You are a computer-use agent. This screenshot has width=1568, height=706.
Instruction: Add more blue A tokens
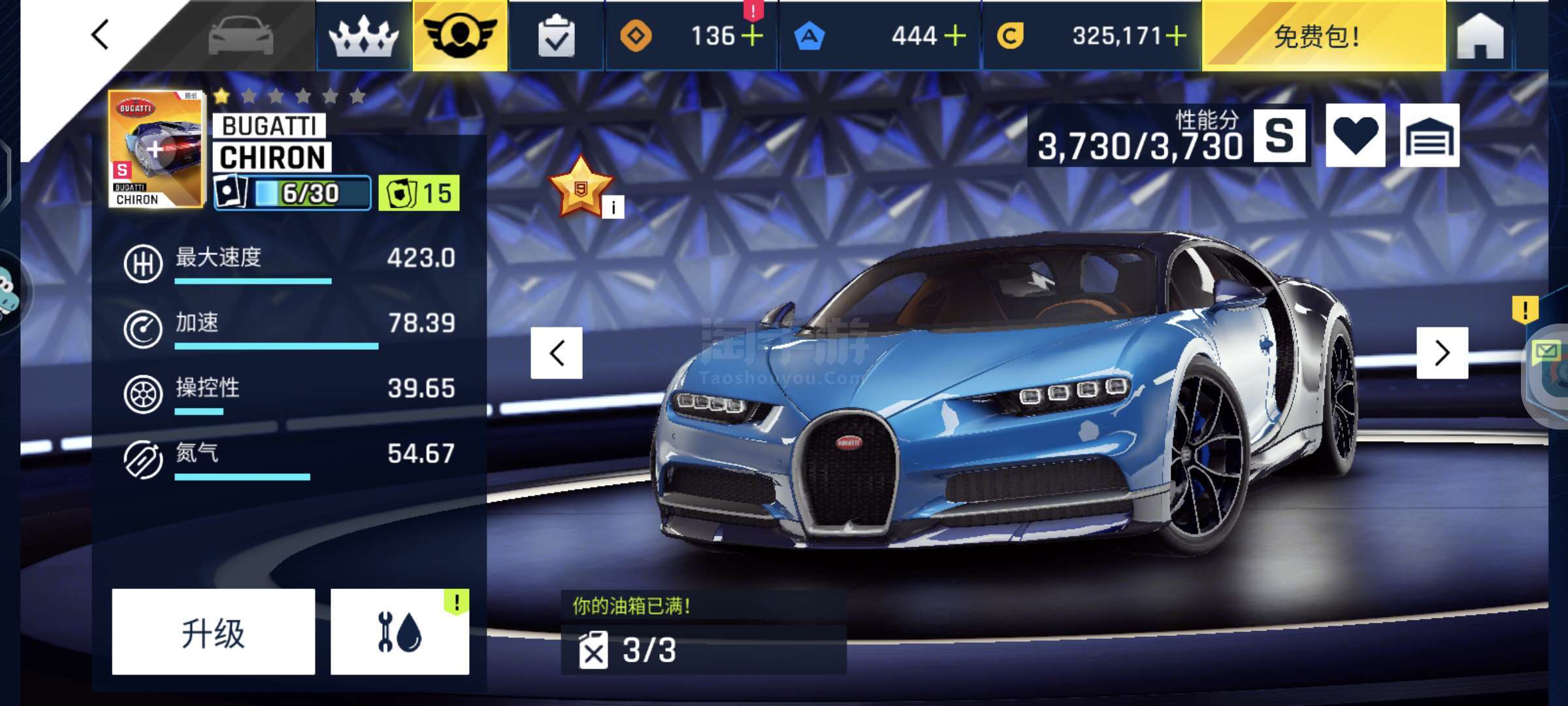coord(955,36)
